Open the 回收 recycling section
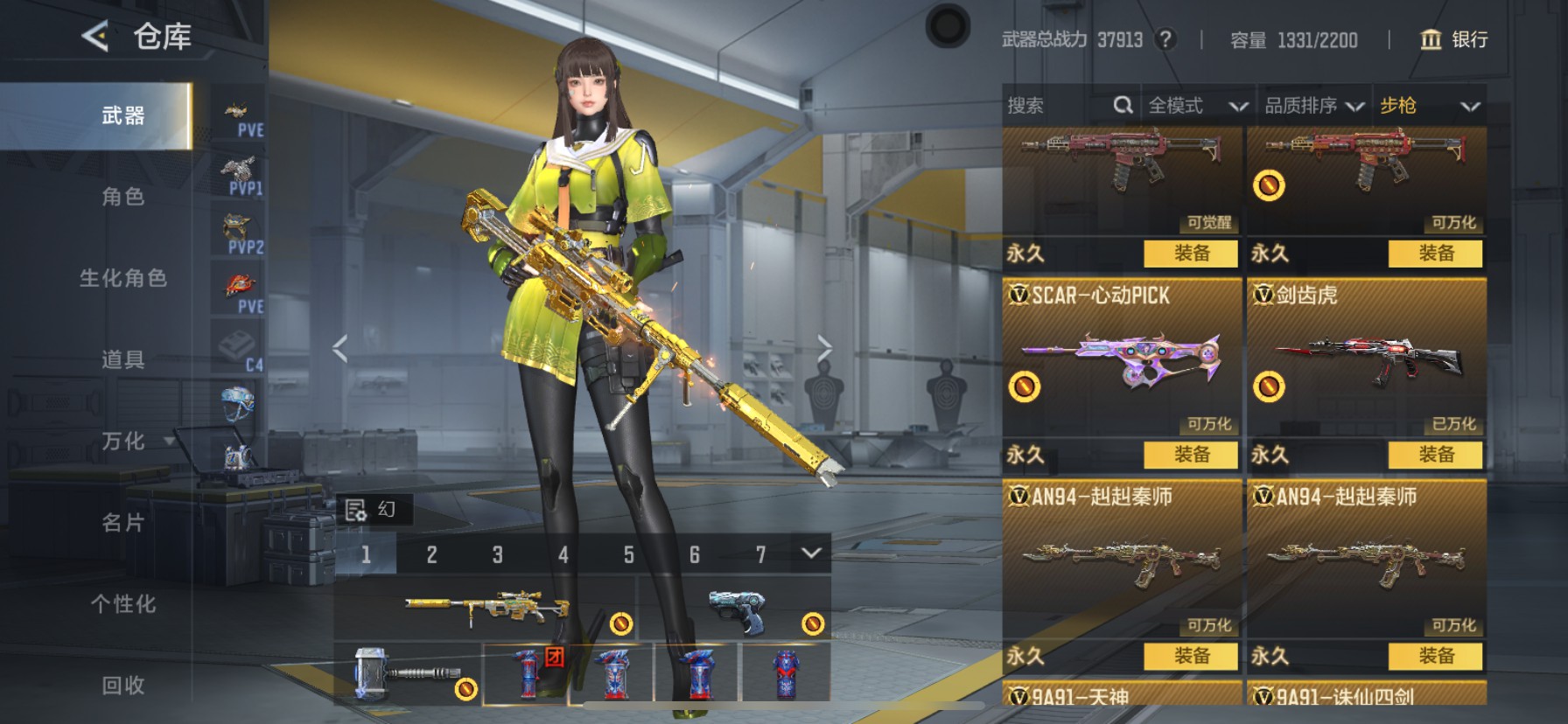The image size is (1568, 724). click(x=123, y=686)
